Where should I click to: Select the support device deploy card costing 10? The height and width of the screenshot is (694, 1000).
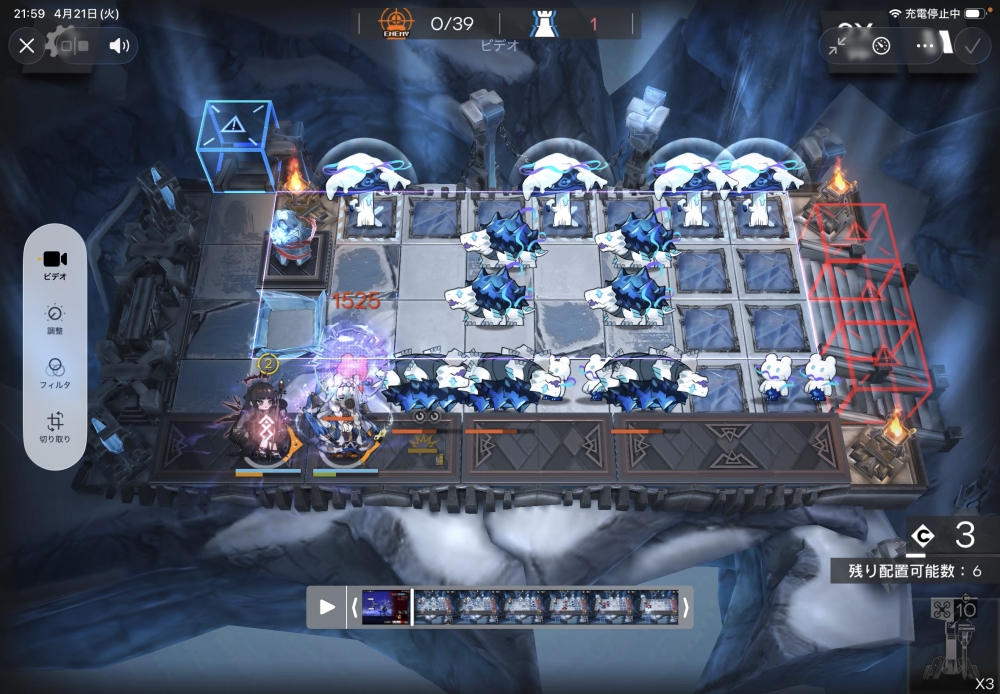[x=955, y=640]
